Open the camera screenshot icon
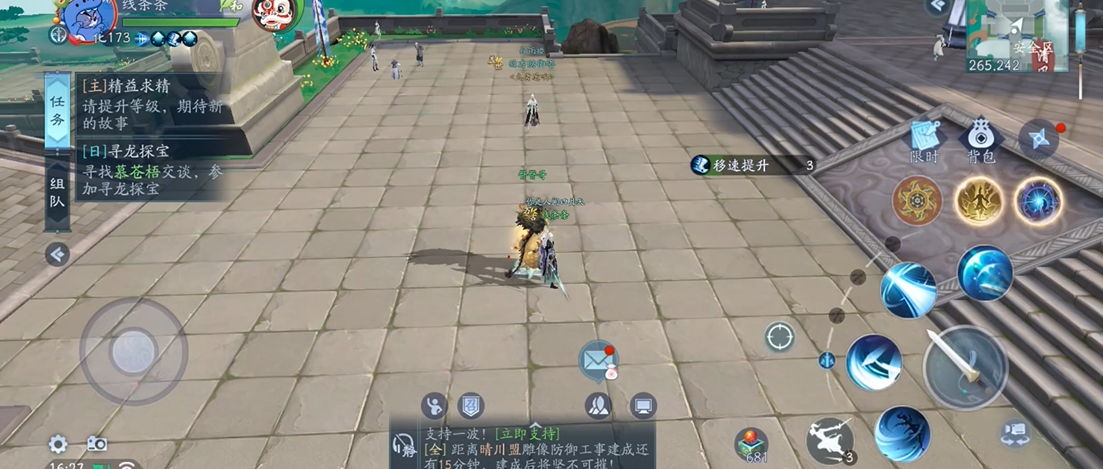The height and width of the screenshot is (469, 1103). coord(97,444)
